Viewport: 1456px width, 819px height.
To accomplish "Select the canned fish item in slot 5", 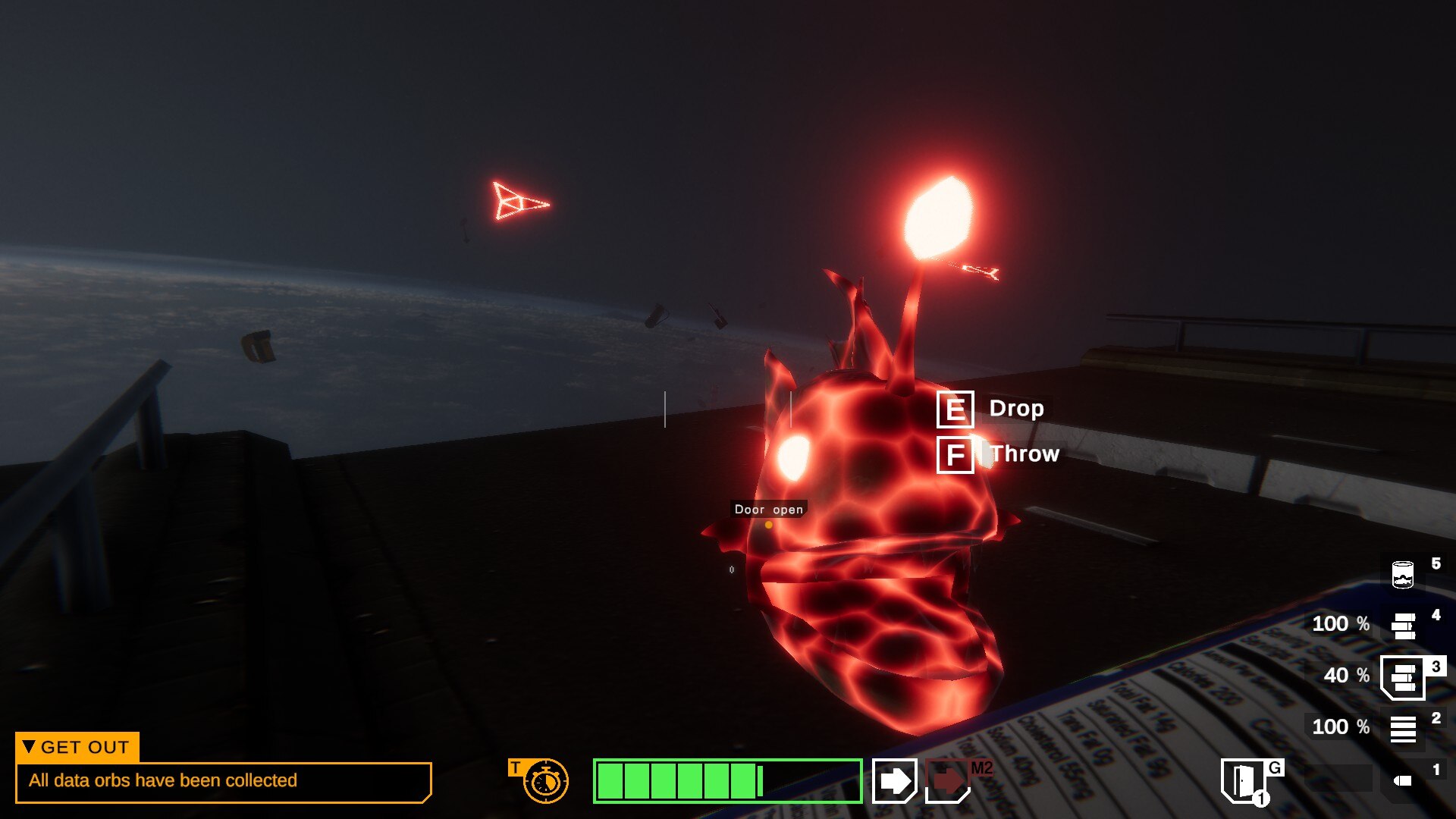I will tap(1403, 574).
